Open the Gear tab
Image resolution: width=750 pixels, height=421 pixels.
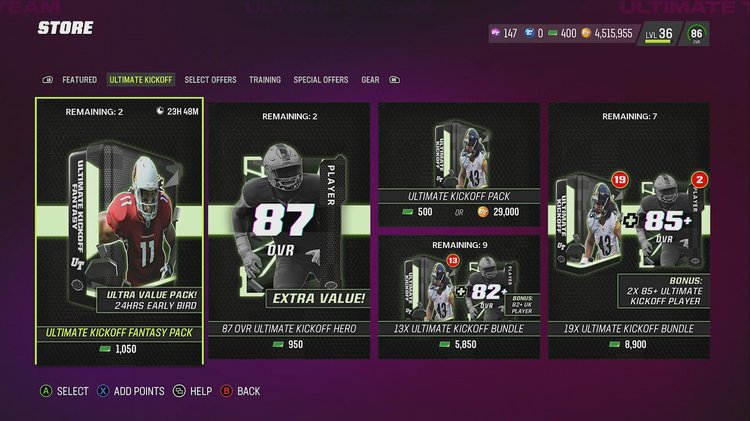pos(370,80)
